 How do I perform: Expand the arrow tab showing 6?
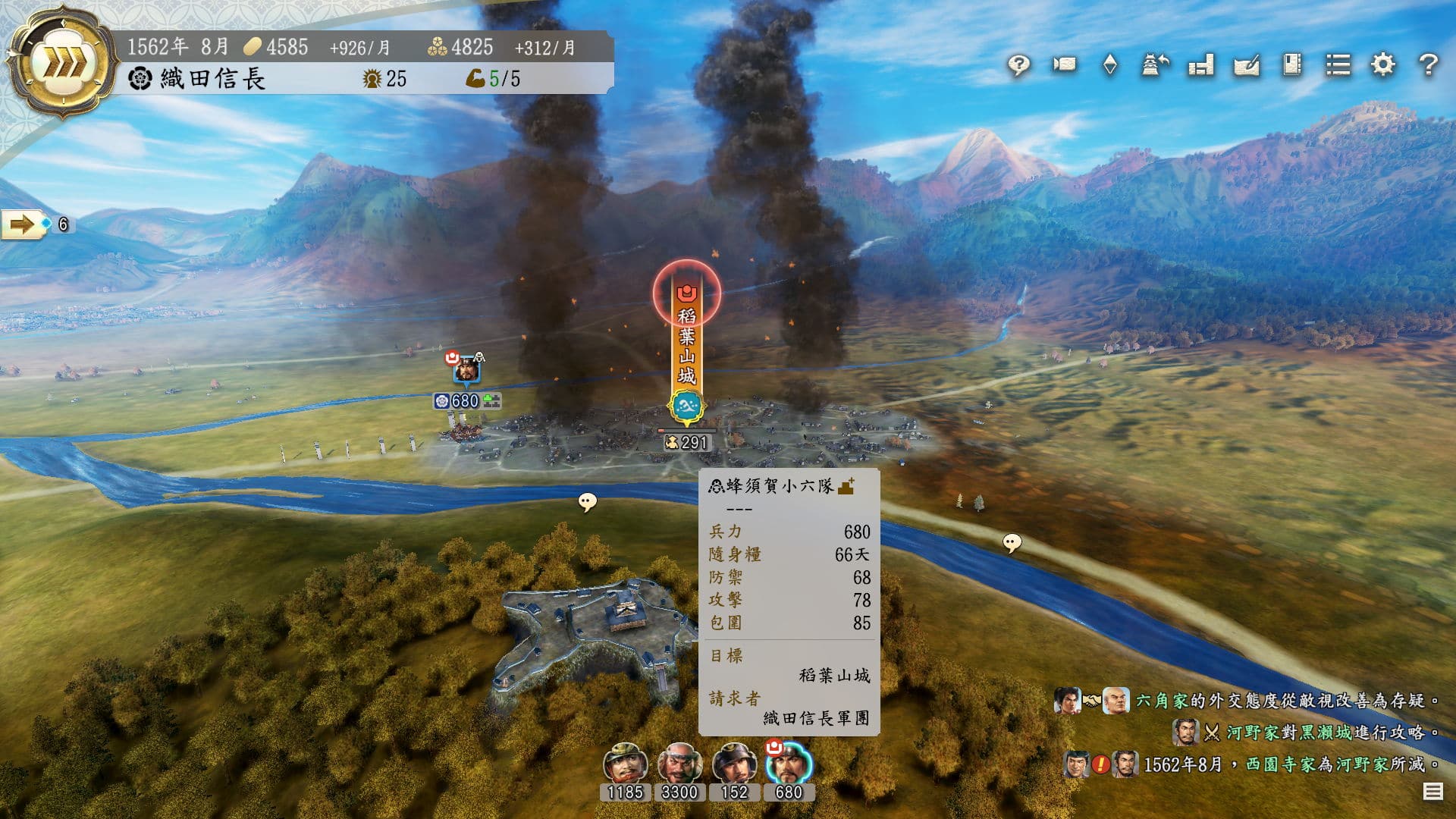[23, 224]
